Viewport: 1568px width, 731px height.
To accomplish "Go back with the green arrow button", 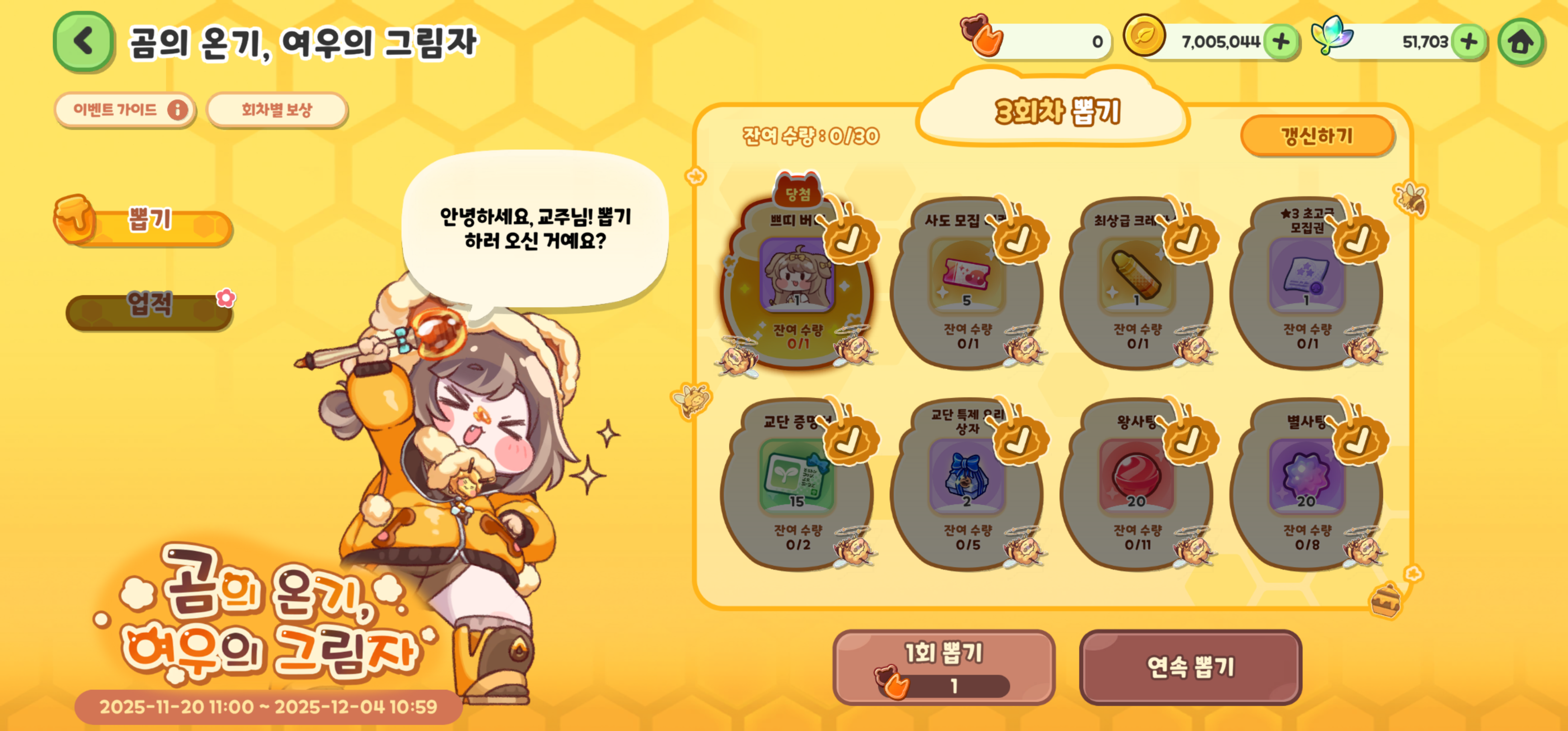I will click(x=83, y=42).
